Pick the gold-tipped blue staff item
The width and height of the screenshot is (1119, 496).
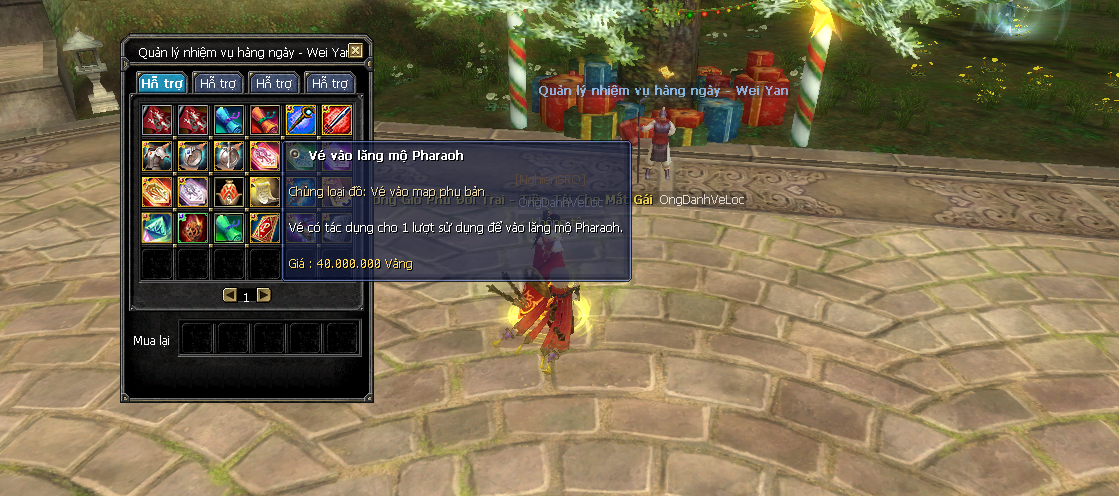(300, 120)
